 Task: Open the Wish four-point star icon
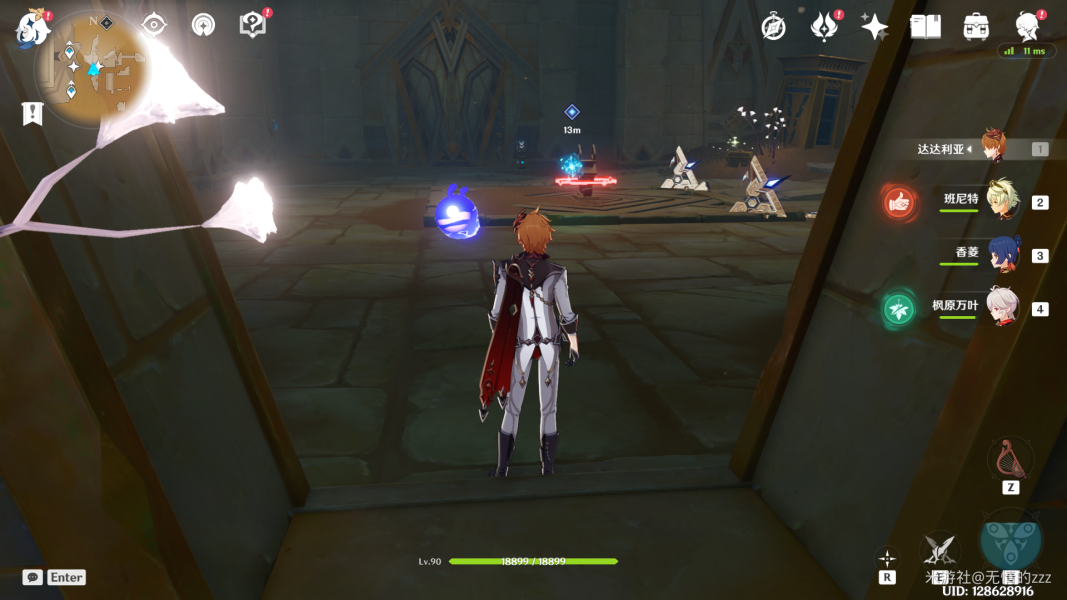(x=875, y=27)
